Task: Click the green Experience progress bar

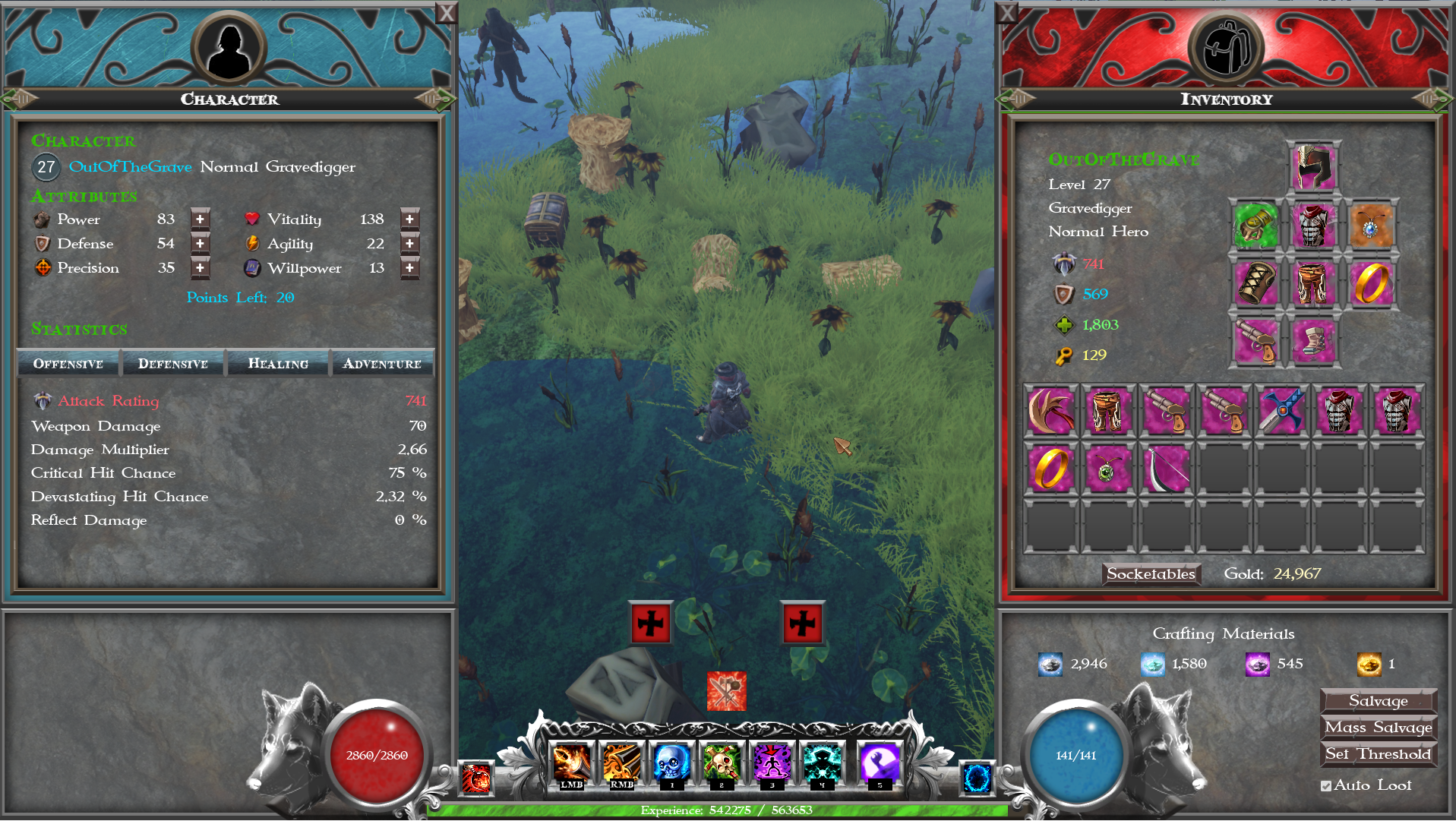Action: tap(725, 810)
